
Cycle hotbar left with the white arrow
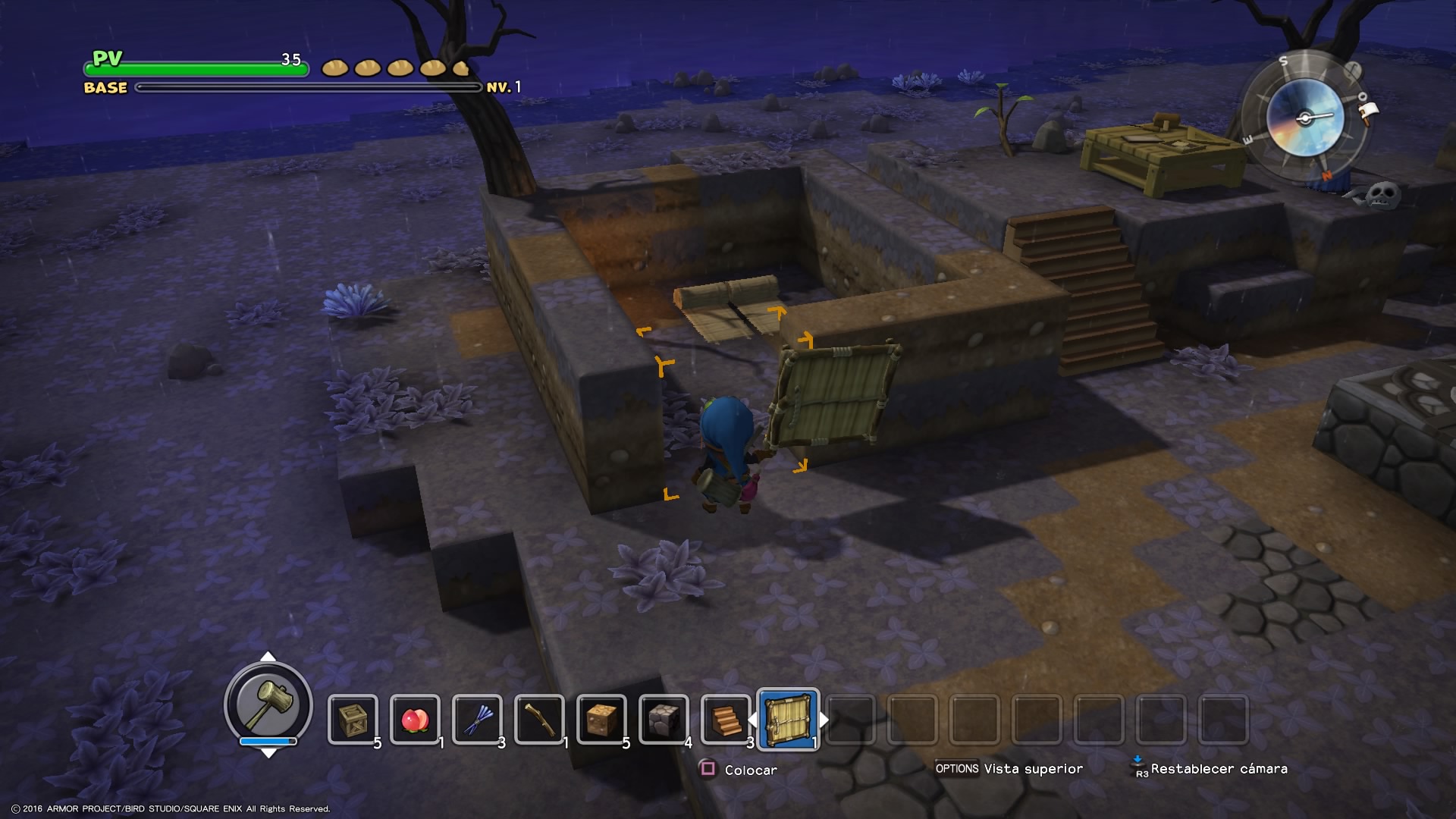[752, 719]
